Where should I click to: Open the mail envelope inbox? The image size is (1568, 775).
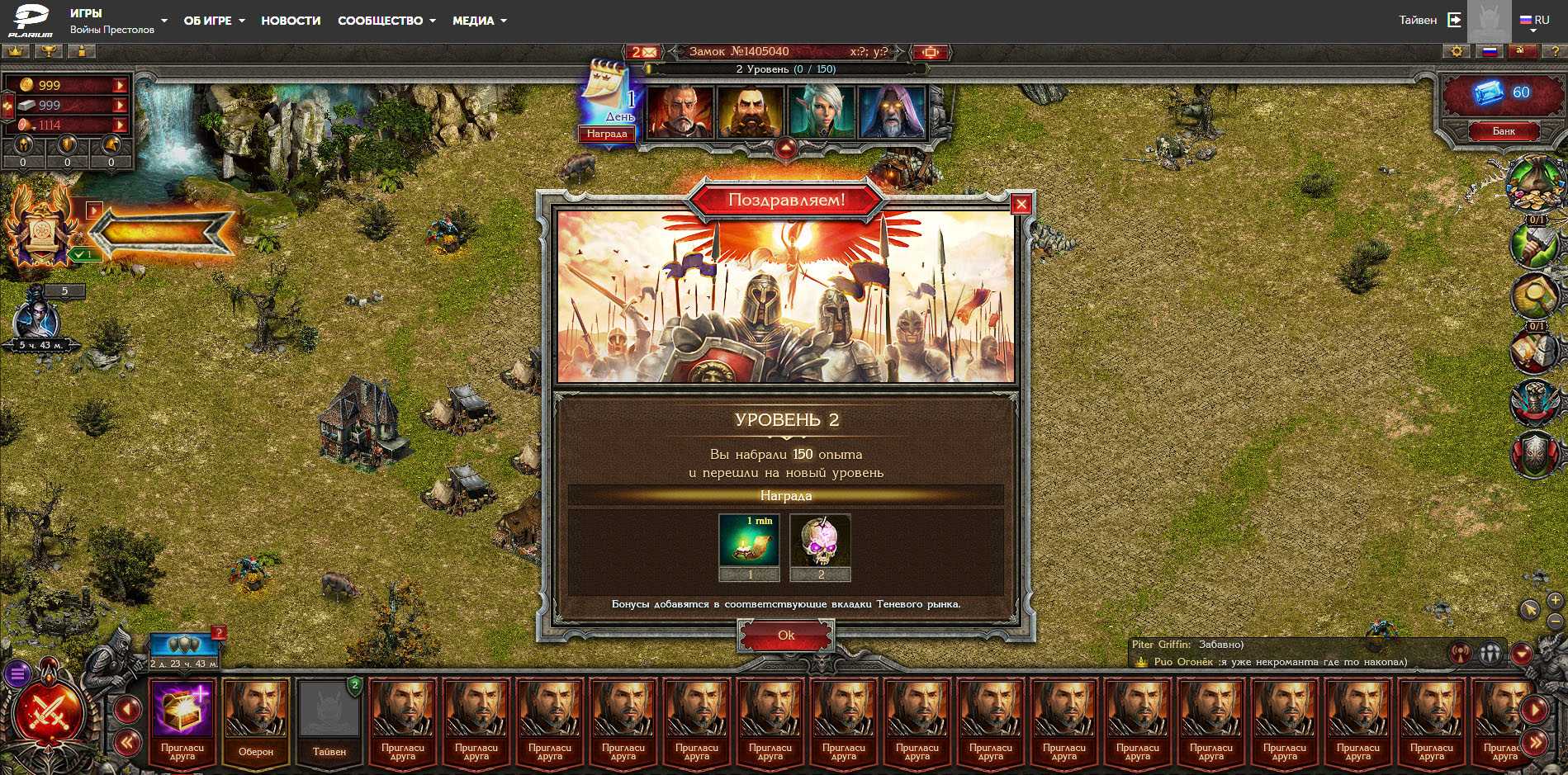[644, 52]
